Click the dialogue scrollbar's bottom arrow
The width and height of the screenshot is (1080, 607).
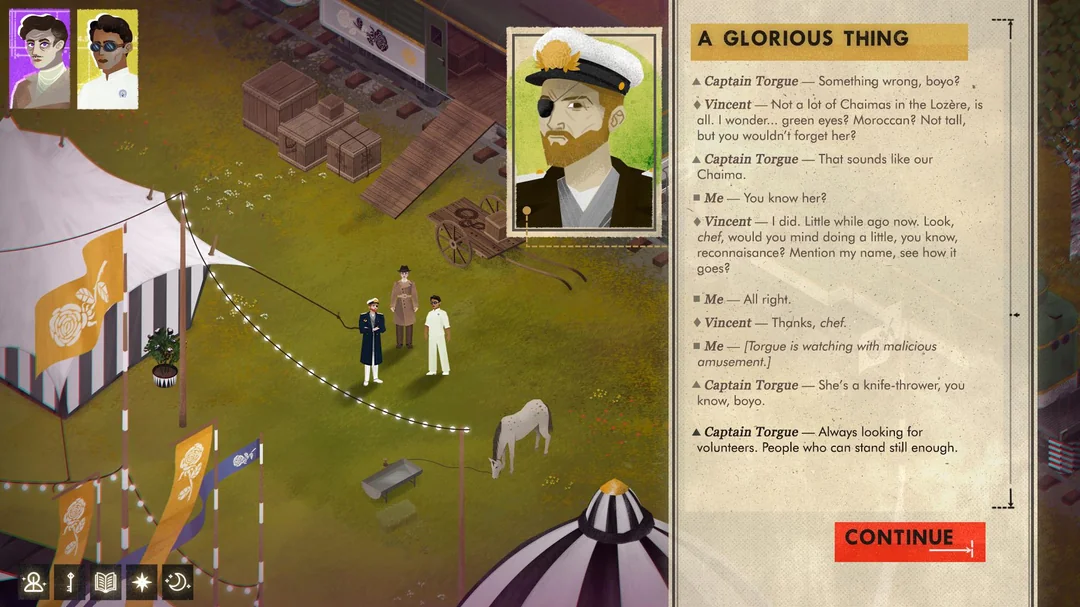(1010, 497)
